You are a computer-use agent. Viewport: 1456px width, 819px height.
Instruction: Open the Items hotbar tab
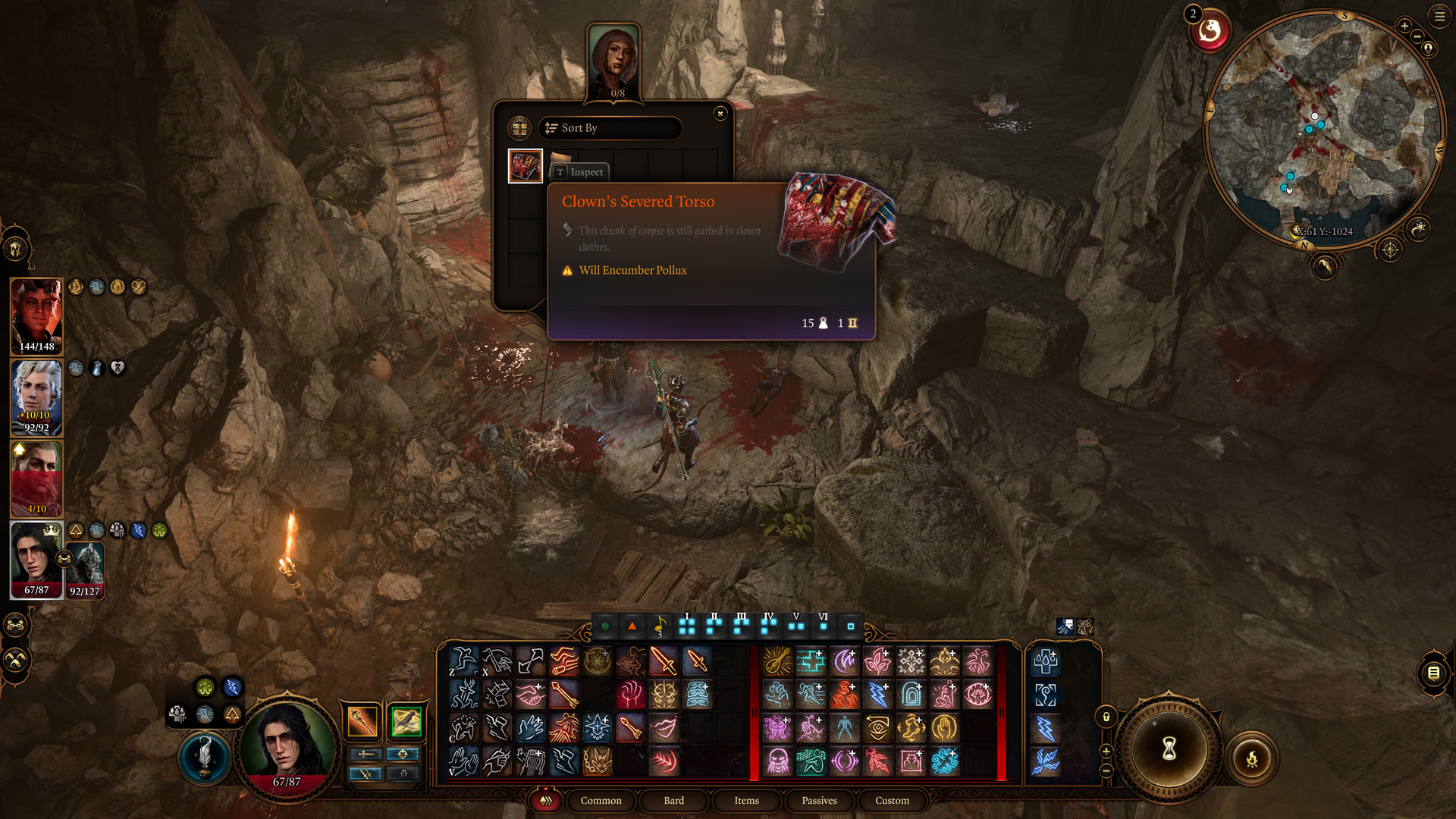[x=746, y=801]
